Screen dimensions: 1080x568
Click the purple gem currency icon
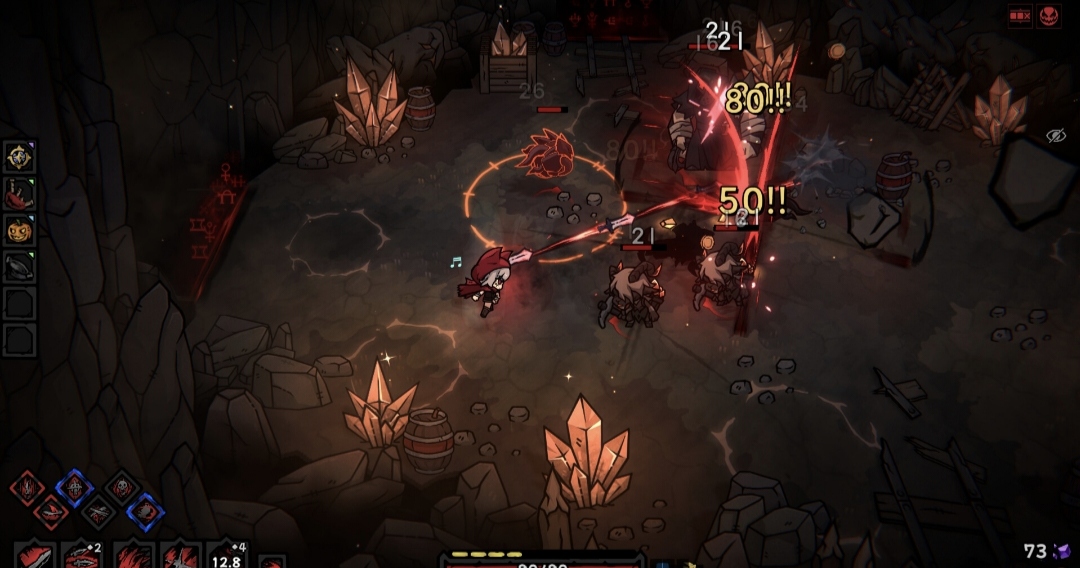1060,551
